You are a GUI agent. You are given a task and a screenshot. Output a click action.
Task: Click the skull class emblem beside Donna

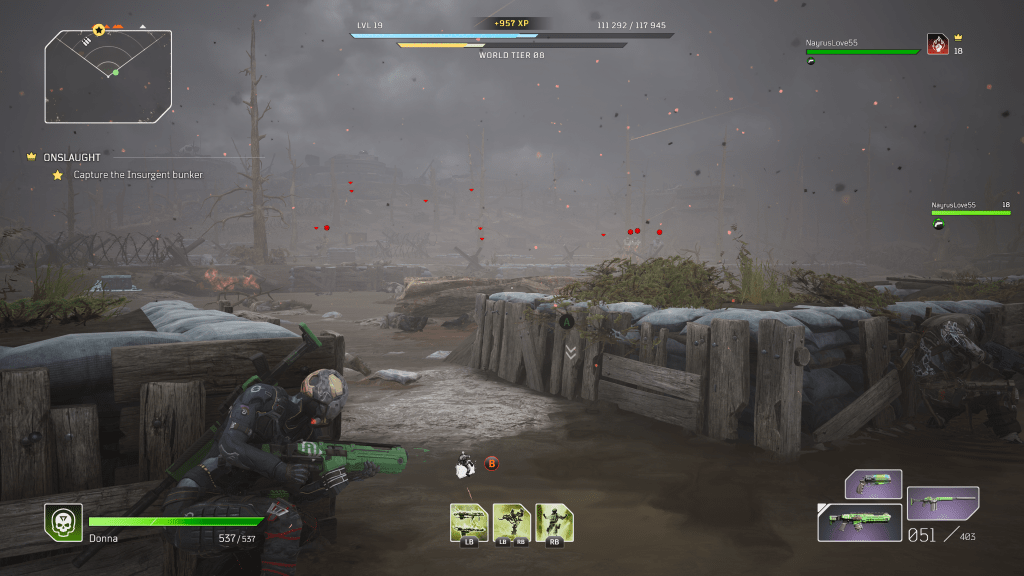pos(63,523)
